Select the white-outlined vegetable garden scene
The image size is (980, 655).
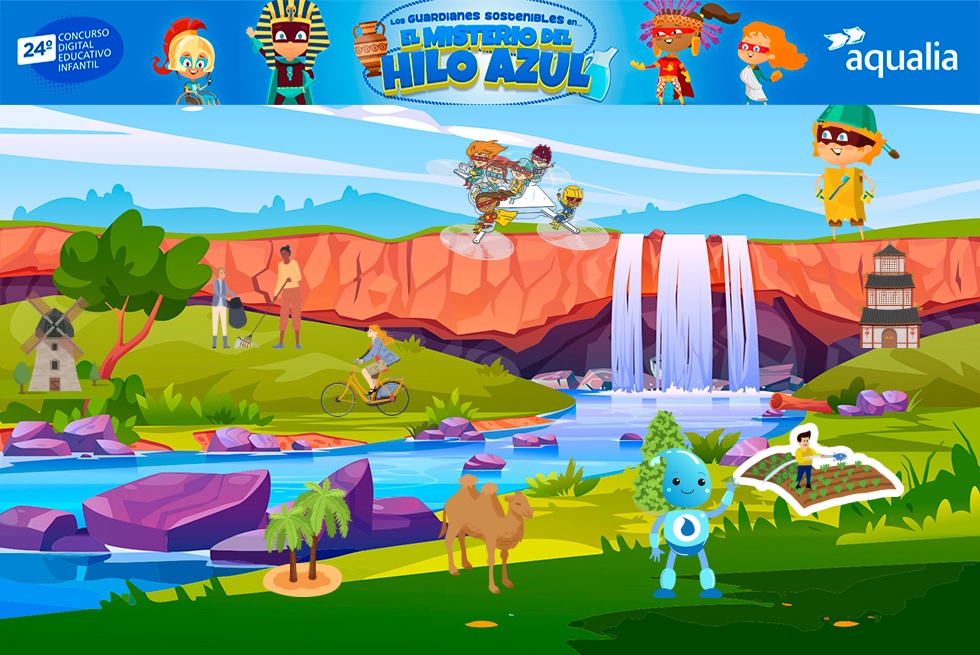tap(818, 471)
